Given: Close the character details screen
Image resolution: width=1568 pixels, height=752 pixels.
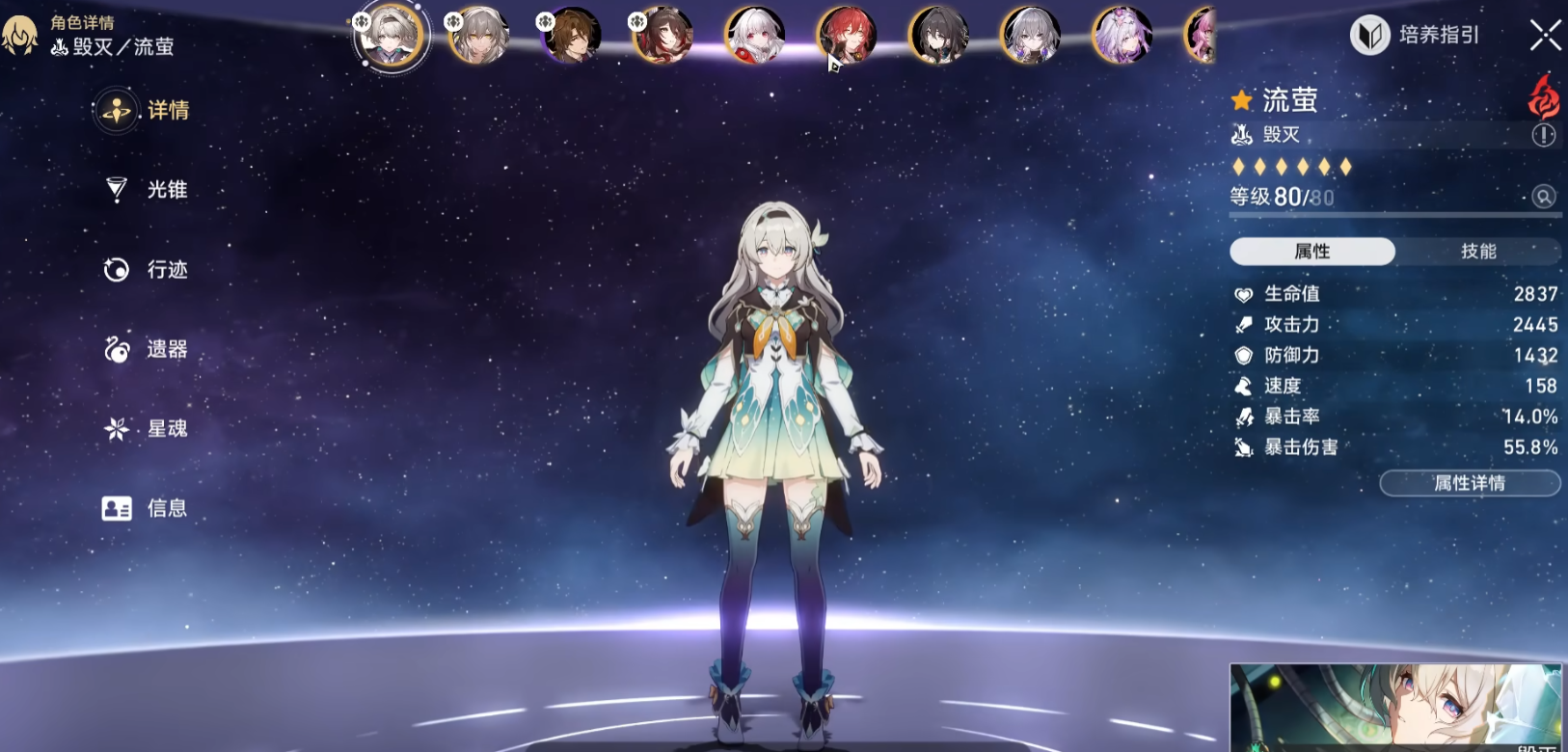Looking at the screenshot, I should coord(1545,36).
